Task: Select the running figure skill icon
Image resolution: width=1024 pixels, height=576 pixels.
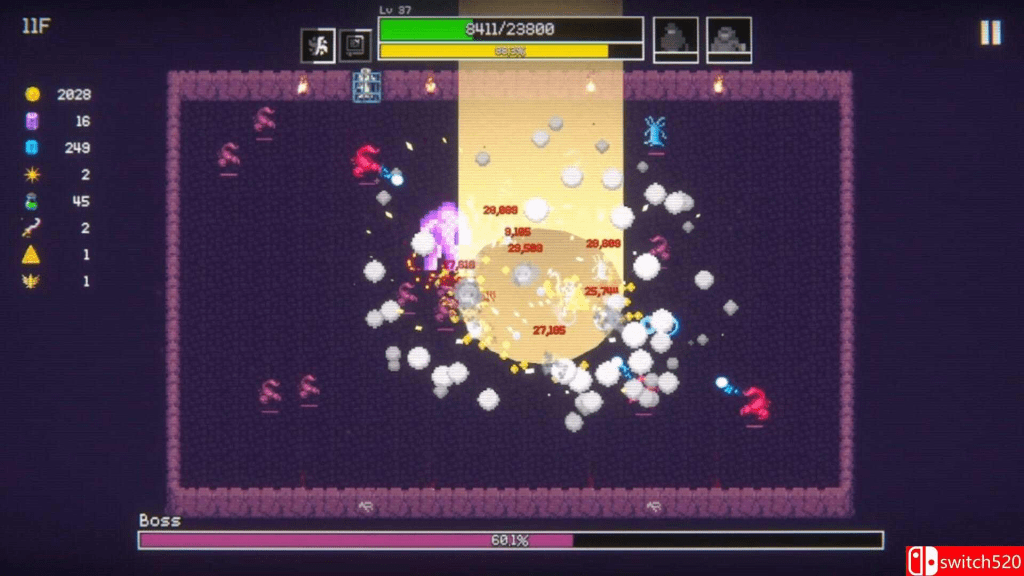Action: [x=319, y=45]
